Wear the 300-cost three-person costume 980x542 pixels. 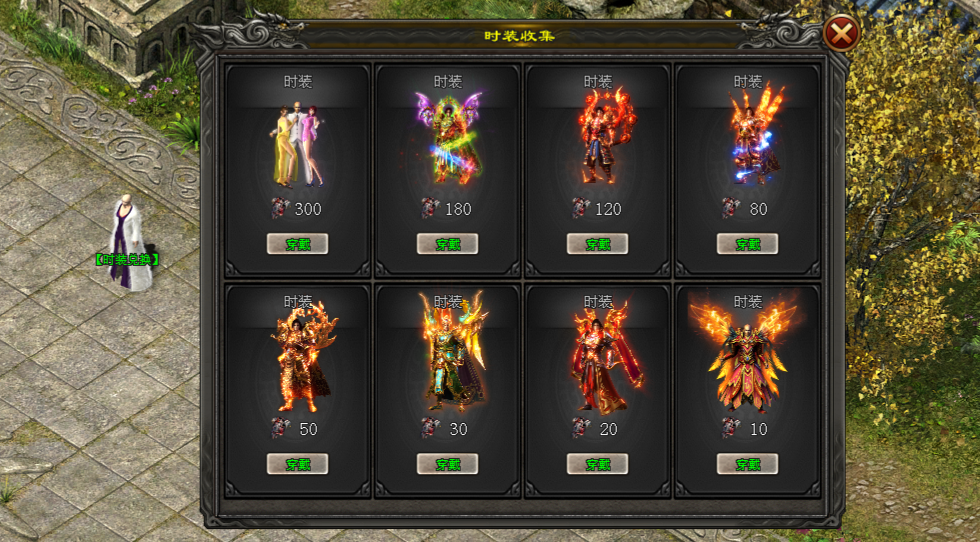tap(297, 244)
